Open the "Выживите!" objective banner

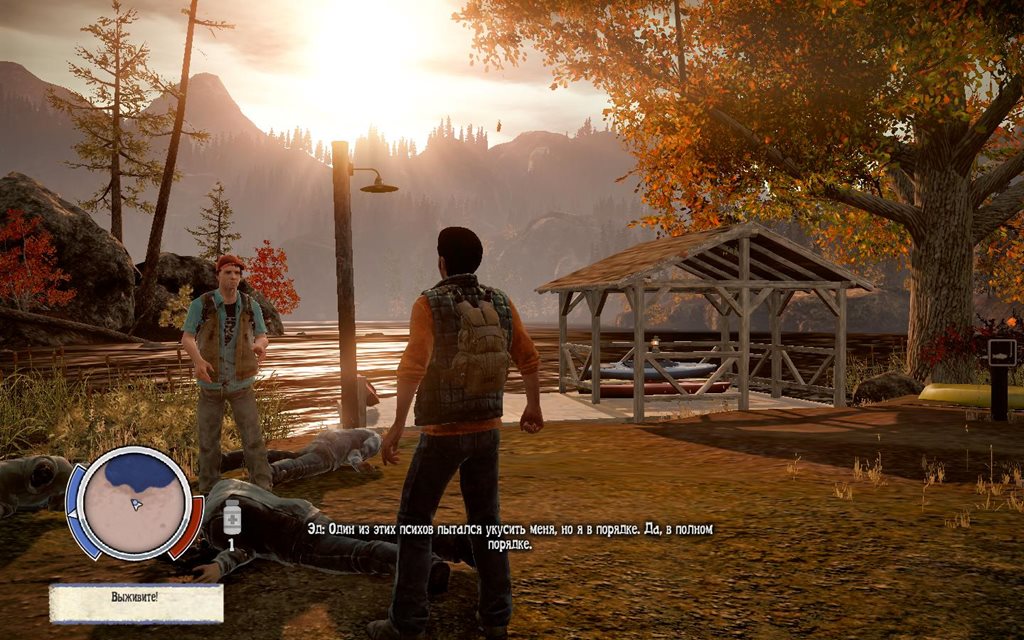pyautogui.click(x=136, y=604)
